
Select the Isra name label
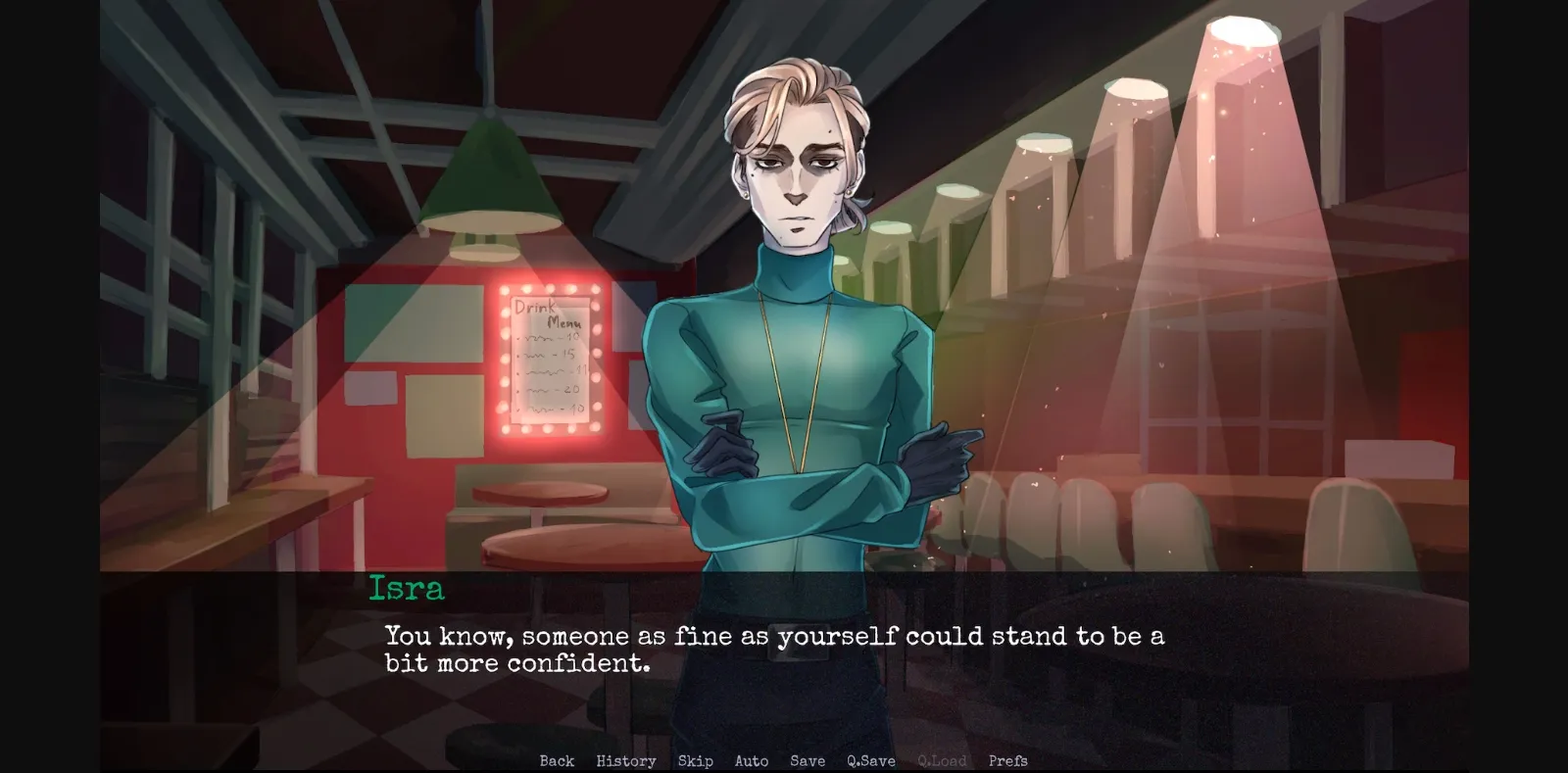tap(407, 588)
